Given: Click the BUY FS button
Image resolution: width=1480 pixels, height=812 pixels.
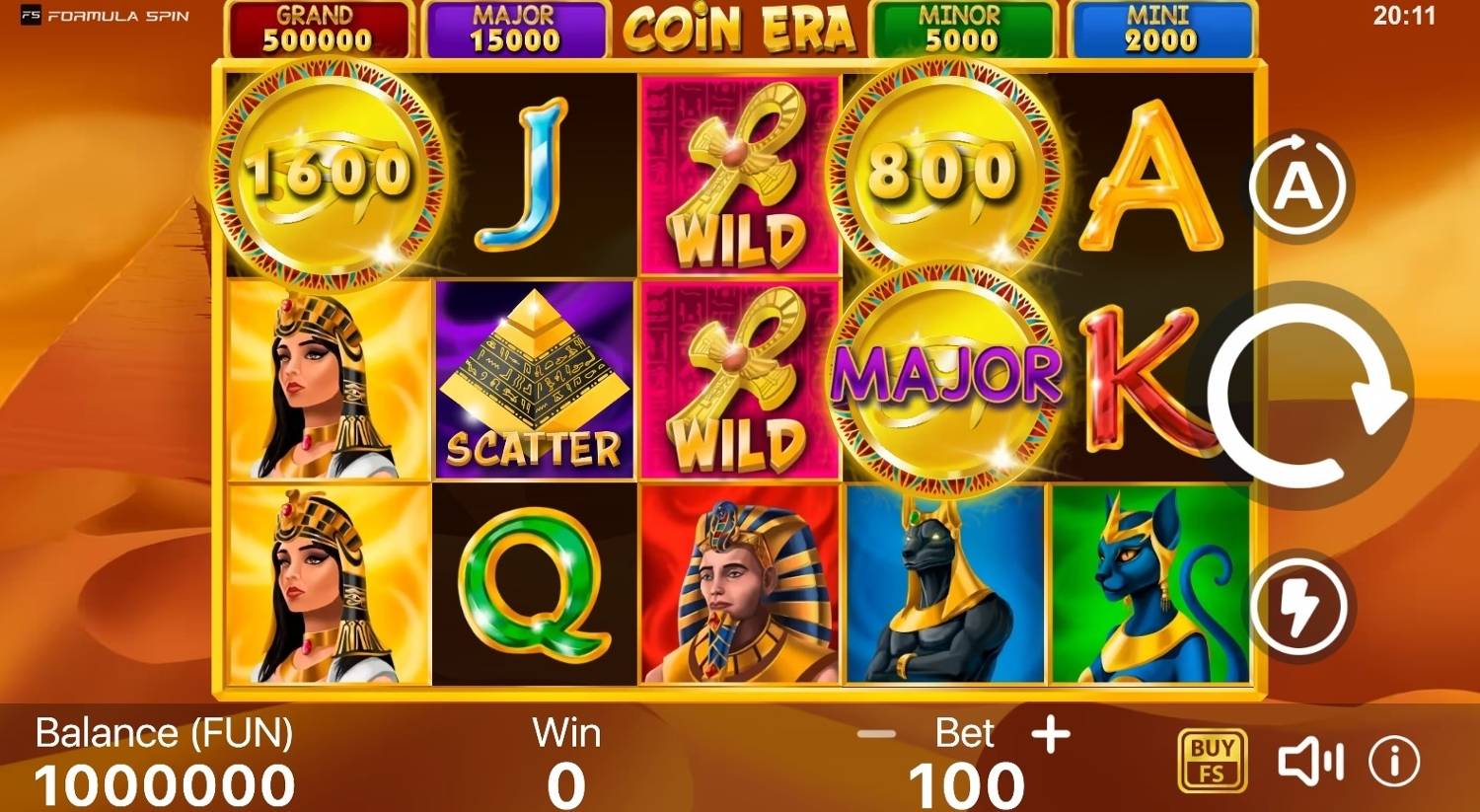Looking at the screenshot, I should 1212,758.
